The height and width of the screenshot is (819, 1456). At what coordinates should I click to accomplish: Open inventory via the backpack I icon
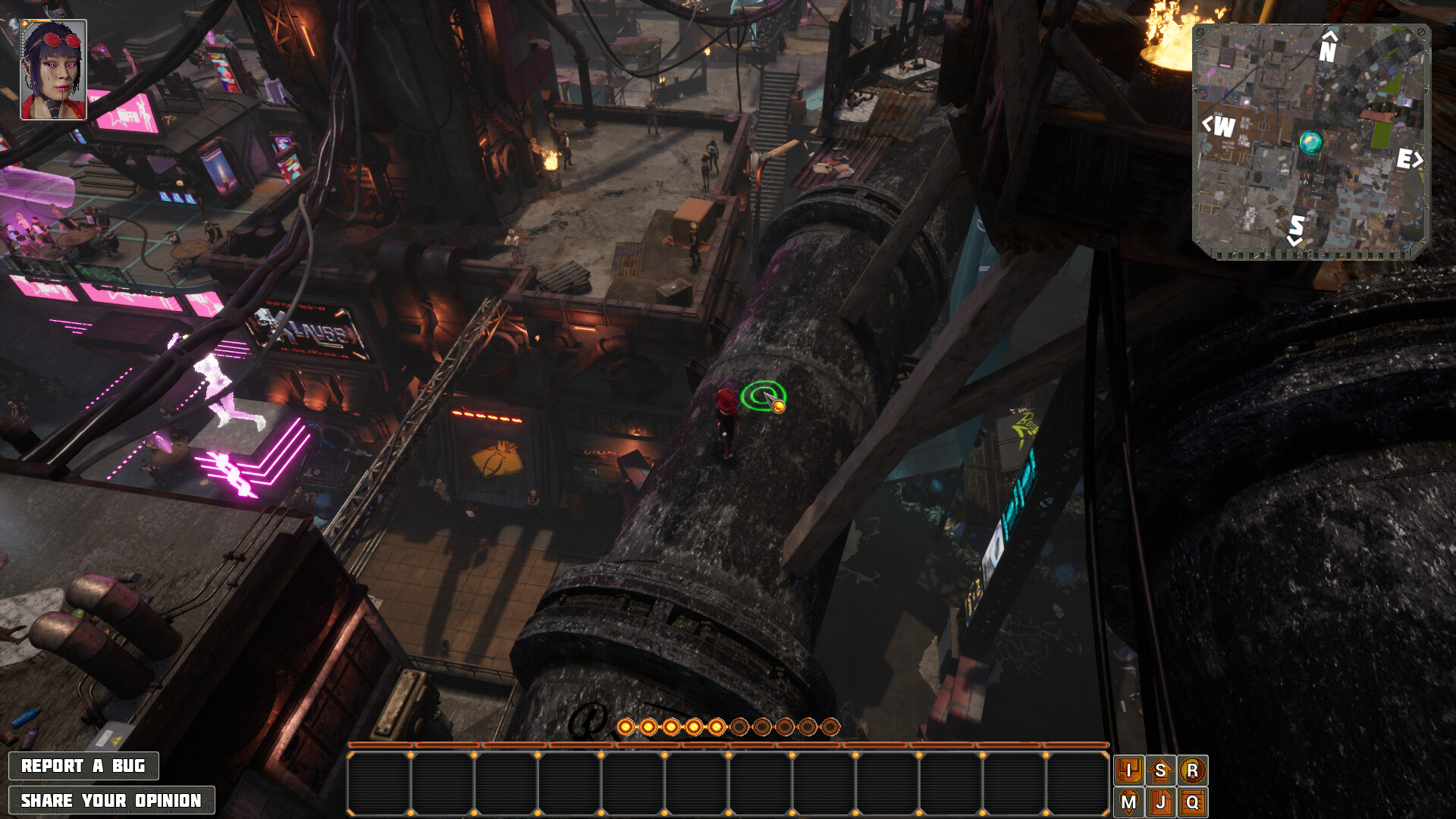coord(1129,769)
